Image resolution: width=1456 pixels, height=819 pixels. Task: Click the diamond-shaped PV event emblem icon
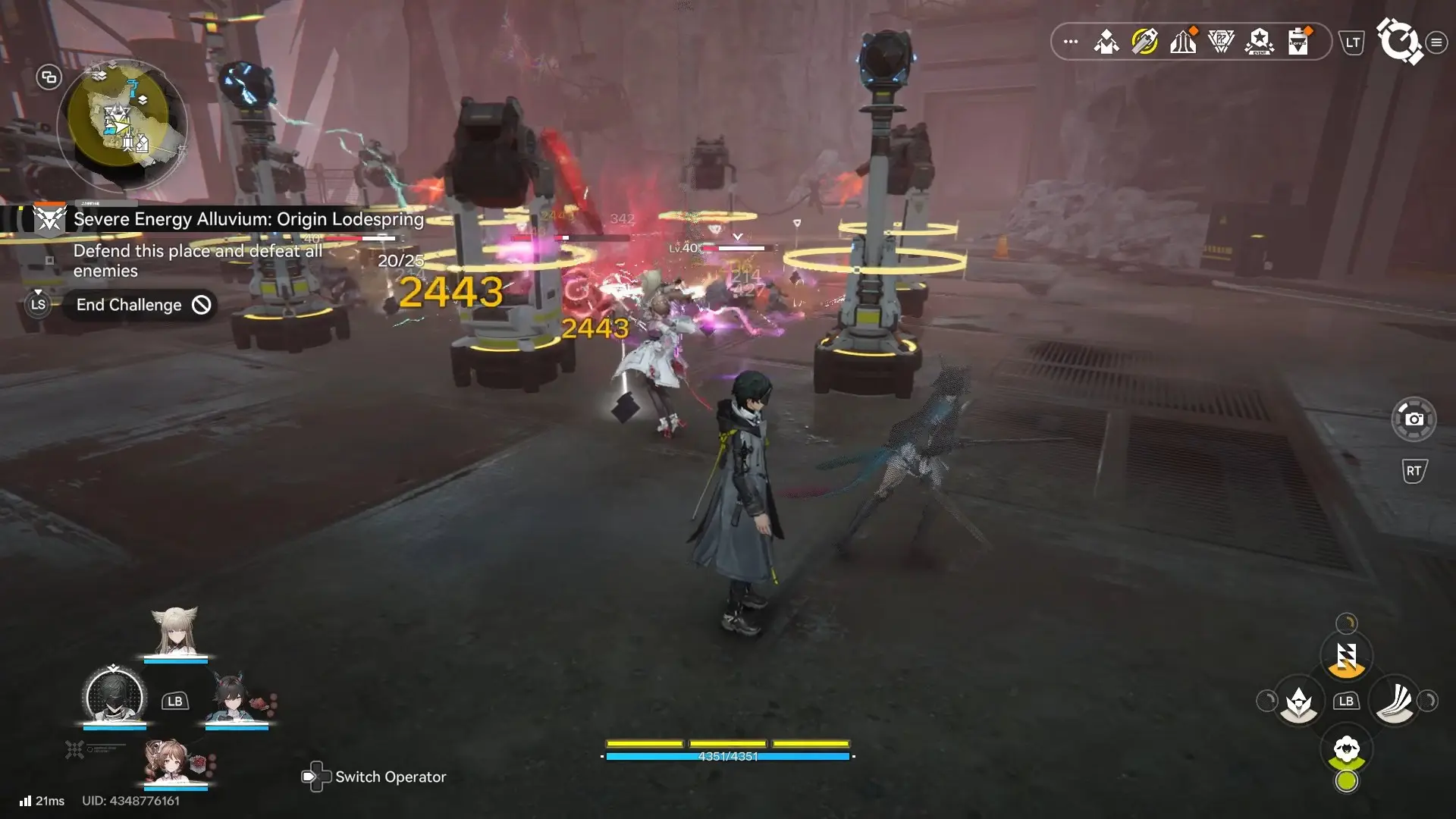click(x=1221, y=42)
